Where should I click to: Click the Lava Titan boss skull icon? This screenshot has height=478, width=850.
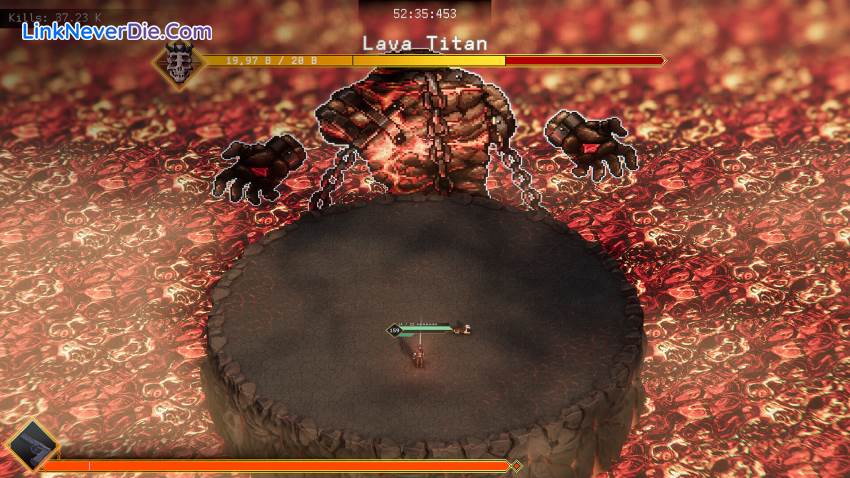[x=178, y=62]
